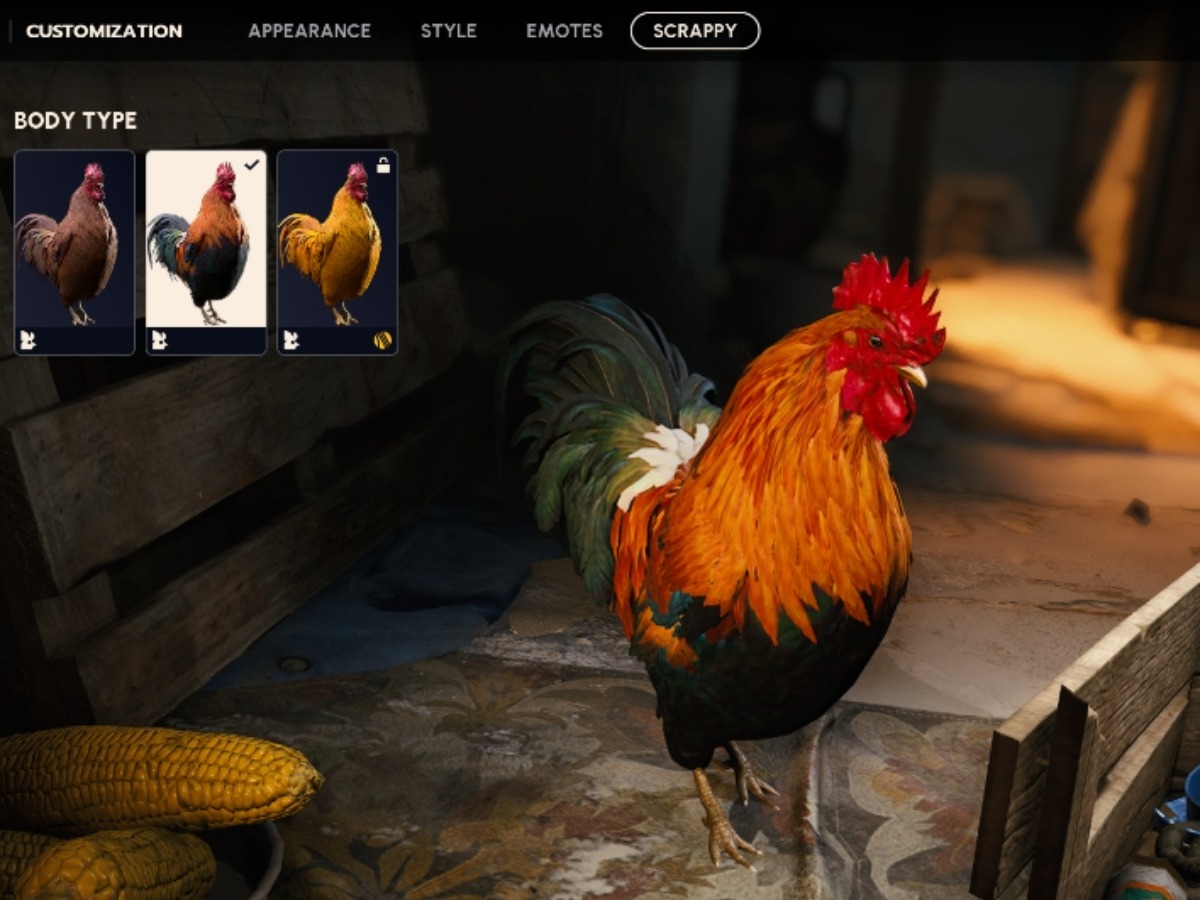Switch to the Appearance tab
This screenshot has height=900, width=1200.
(309, 31)
